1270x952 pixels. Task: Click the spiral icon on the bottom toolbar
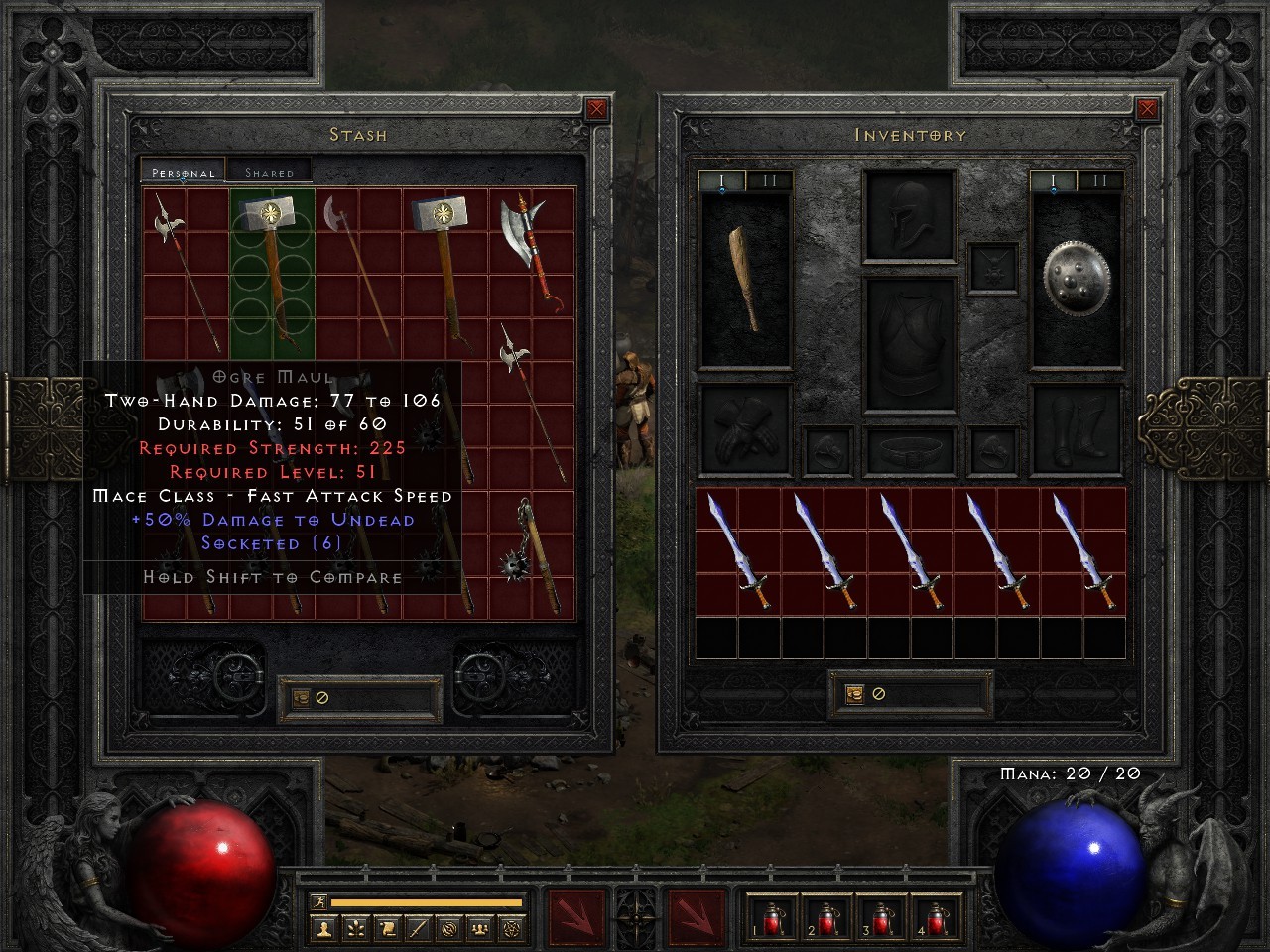click(450, 928)
